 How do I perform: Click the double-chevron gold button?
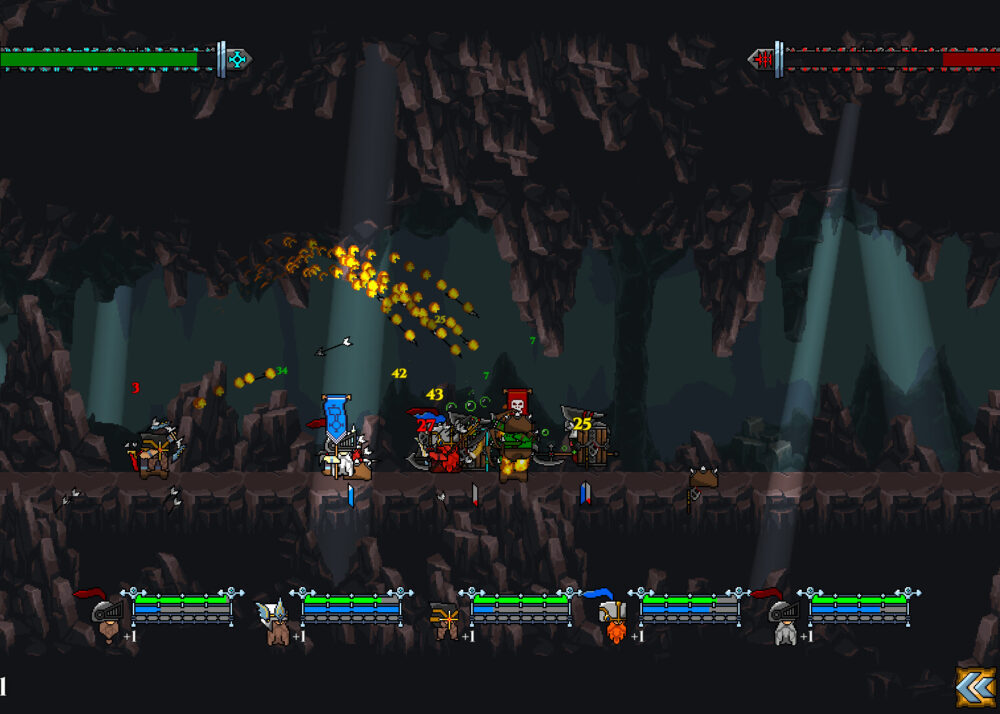[975, 687]
